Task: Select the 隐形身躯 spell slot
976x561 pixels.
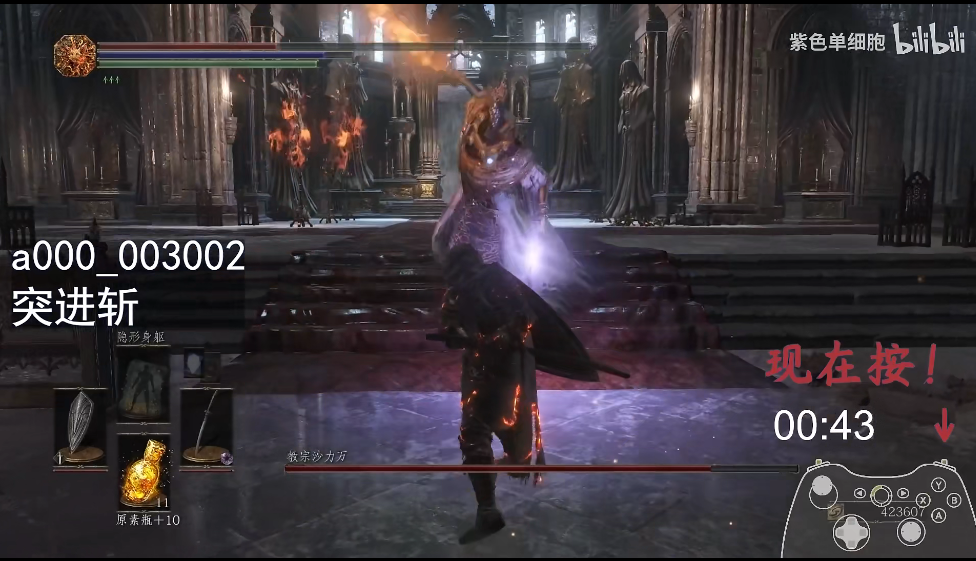Action: [x=143, y=383]
